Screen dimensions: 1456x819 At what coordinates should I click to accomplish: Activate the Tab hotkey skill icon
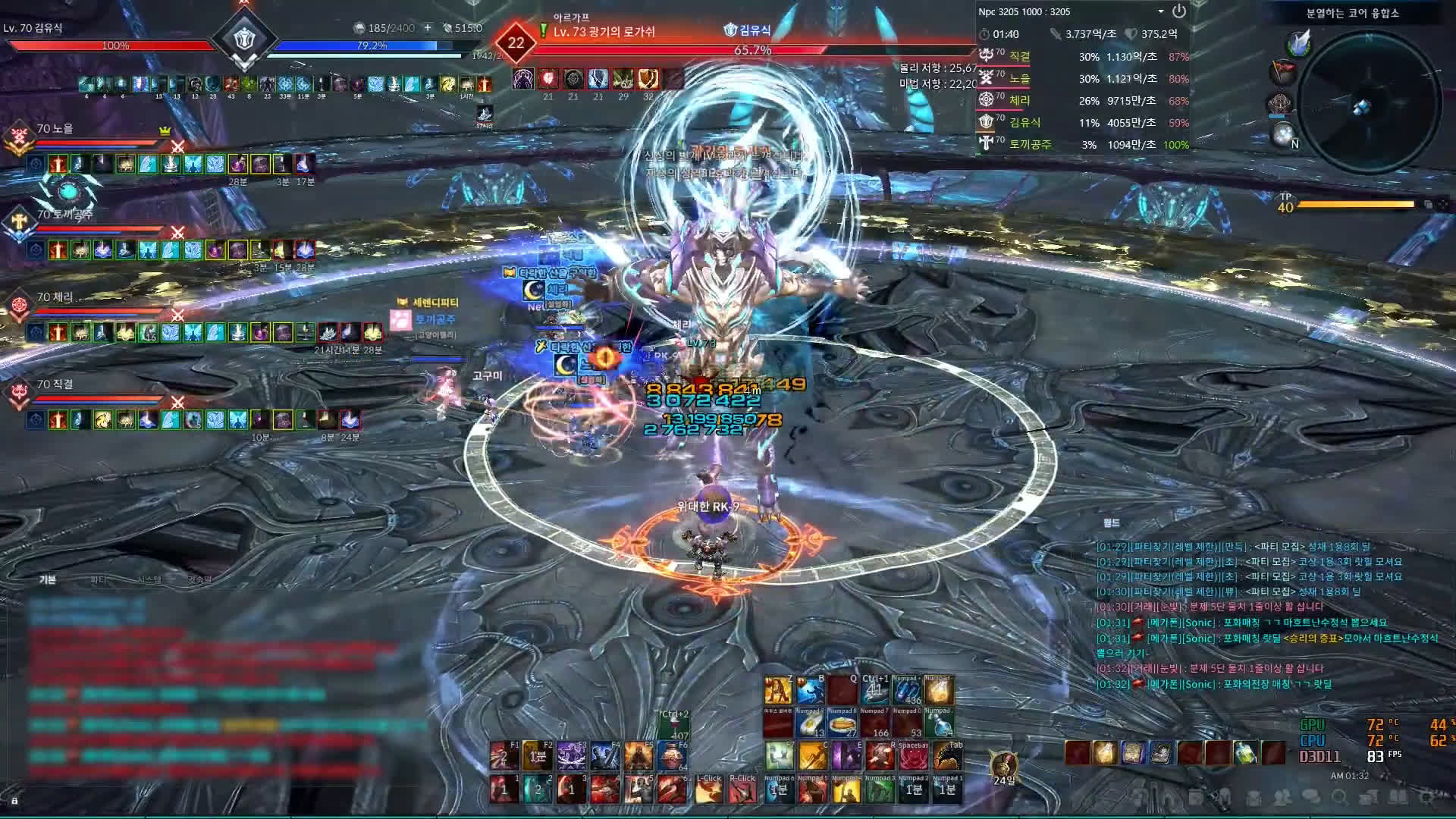coord(946,756)
